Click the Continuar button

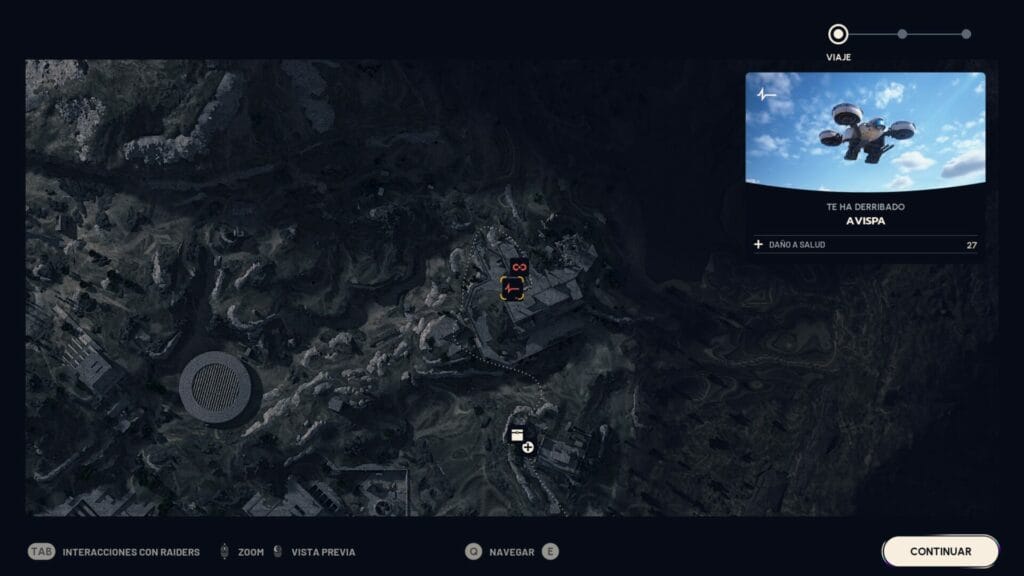click(x=940, y=551)
